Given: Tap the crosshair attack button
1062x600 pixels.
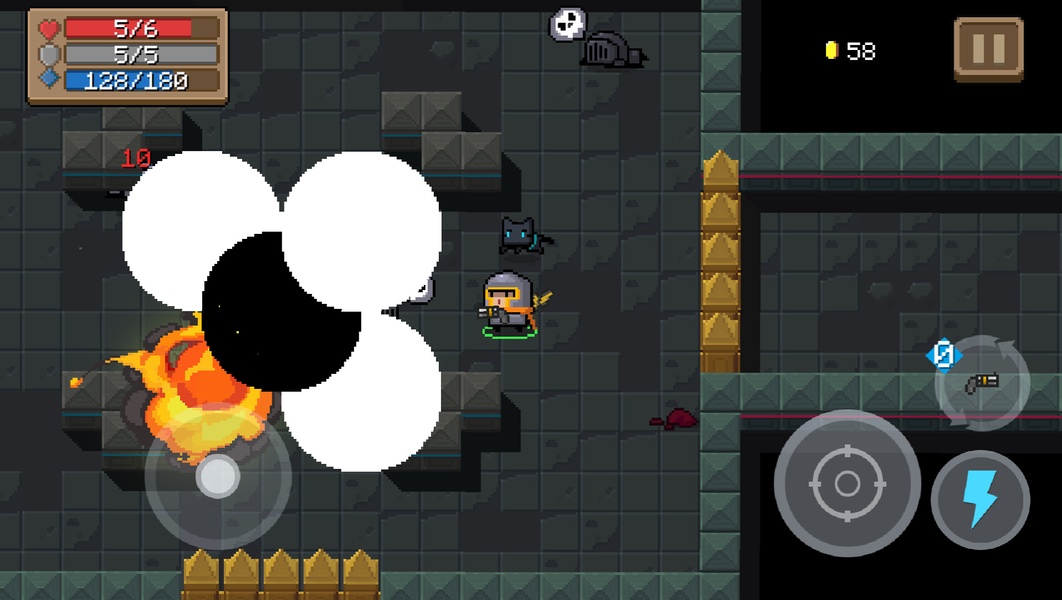Looking at the screenshot, I should pos(846,484).
